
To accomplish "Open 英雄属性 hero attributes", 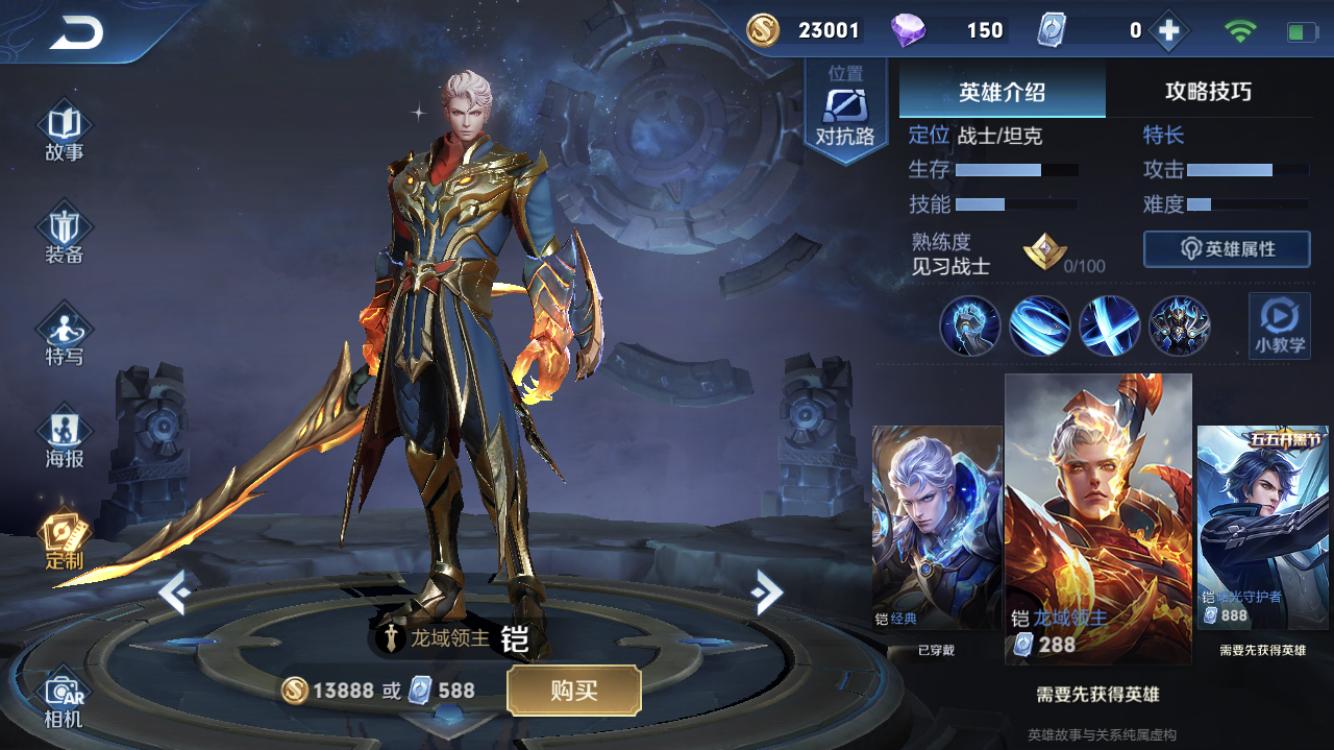I will pos(1228,250).
